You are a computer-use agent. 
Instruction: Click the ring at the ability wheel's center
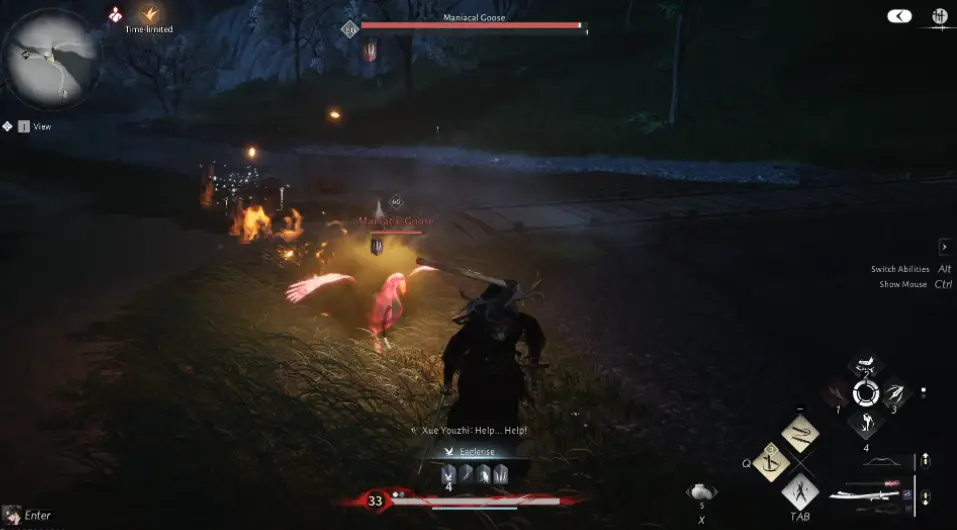(x=865, y=395)
